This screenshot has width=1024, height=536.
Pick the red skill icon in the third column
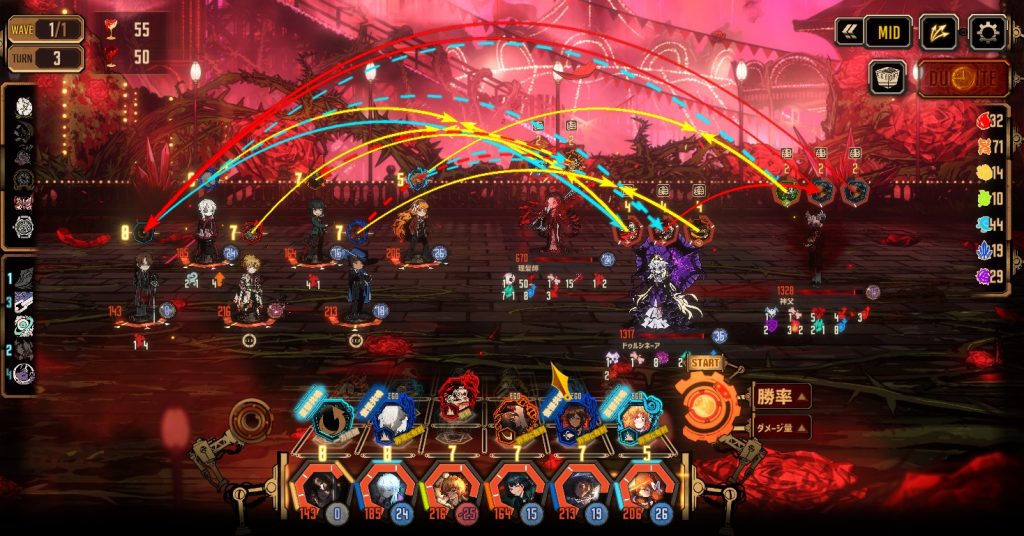coord(458,400)
